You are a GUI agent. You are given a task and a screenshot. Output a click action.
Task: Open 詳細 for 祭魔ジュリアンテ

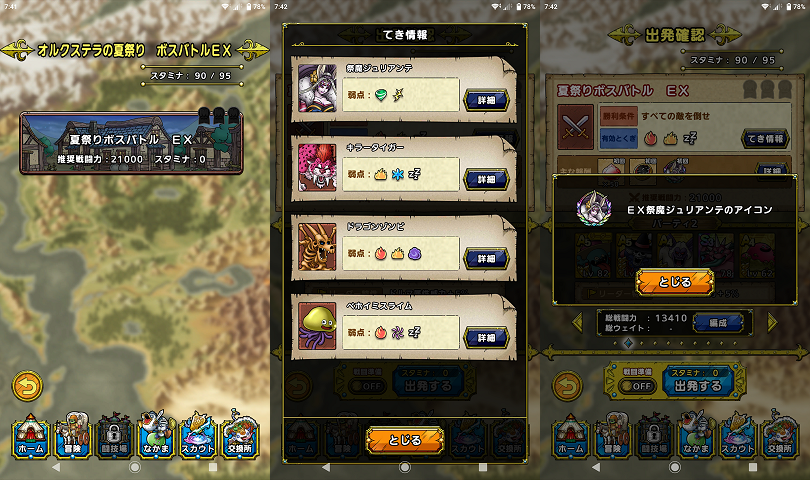pyautogui.click(x=486, y=98)
